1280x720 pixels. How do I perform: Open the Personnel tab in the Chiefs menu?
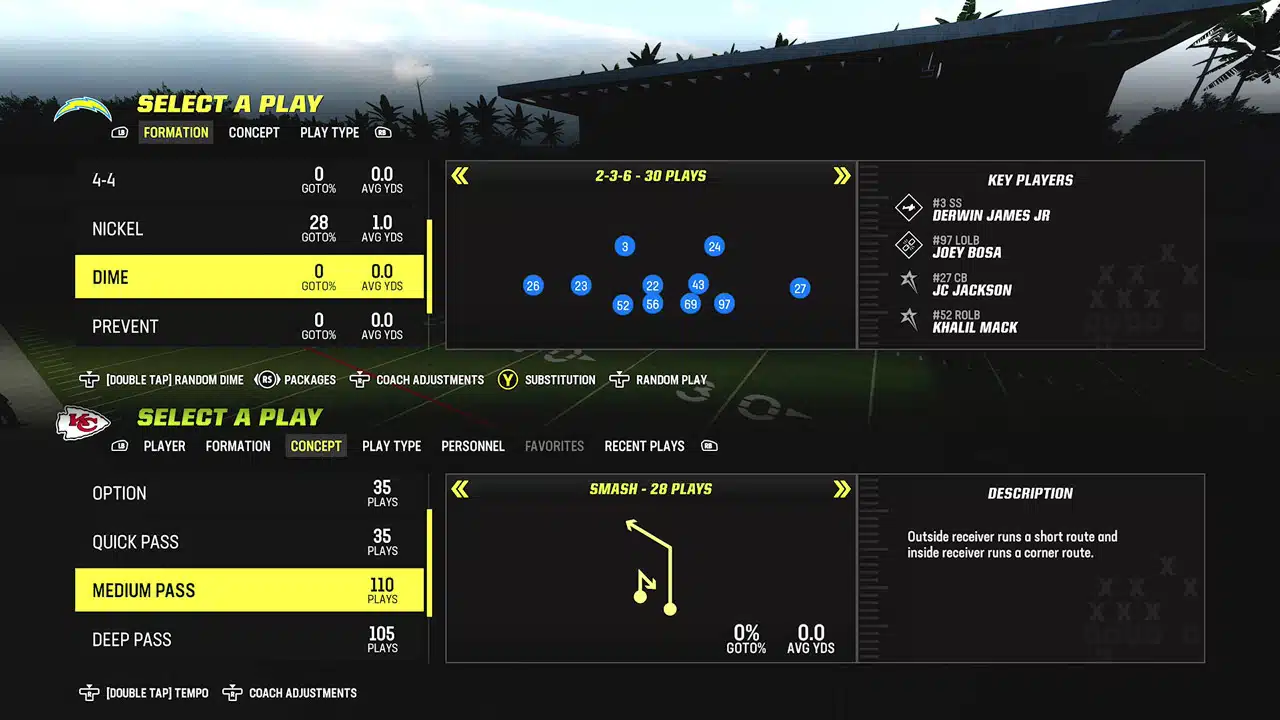click(x=473, y=446)
